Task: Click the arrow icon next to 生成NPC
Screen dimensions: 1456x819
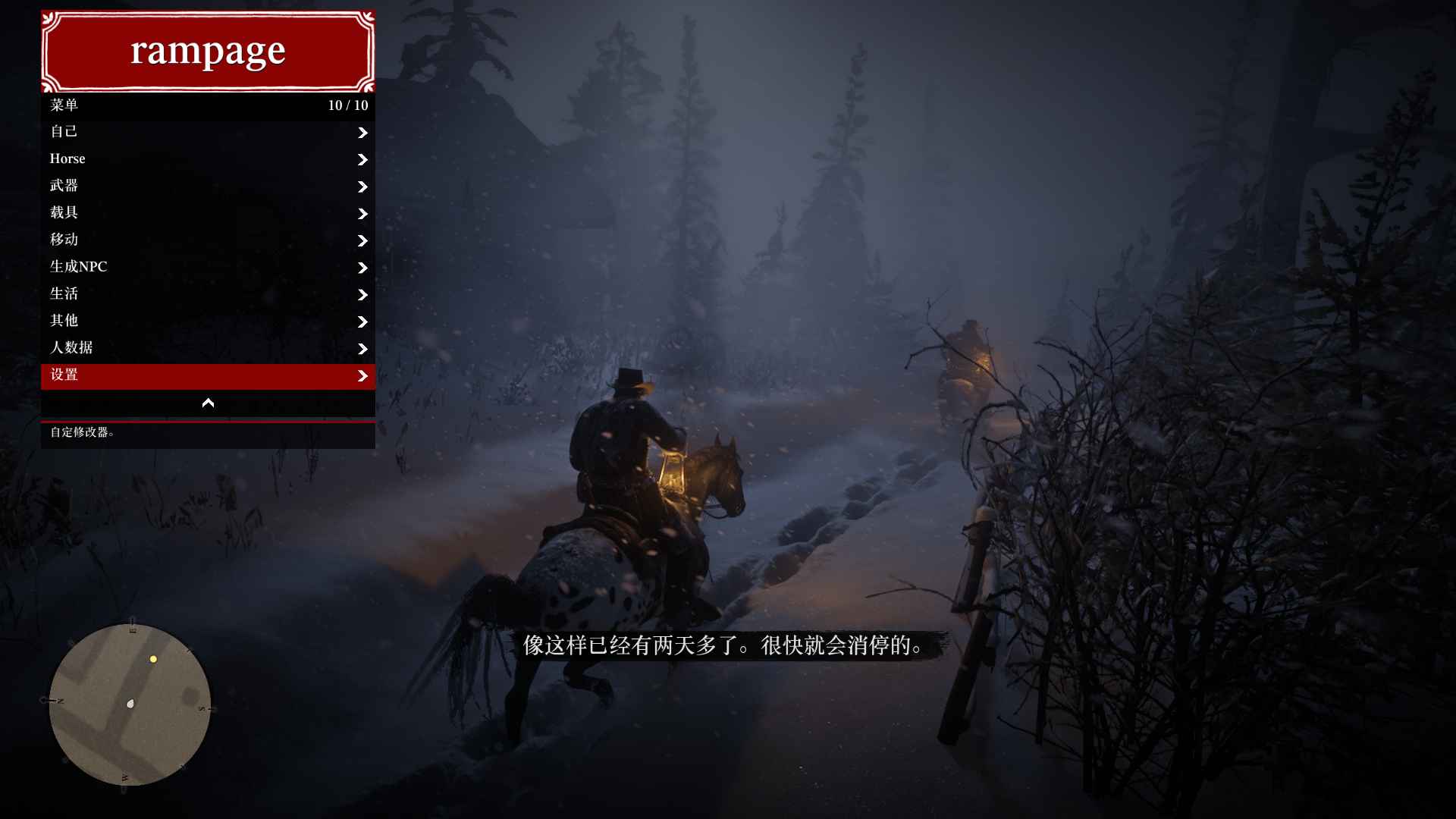Action: 363,268
